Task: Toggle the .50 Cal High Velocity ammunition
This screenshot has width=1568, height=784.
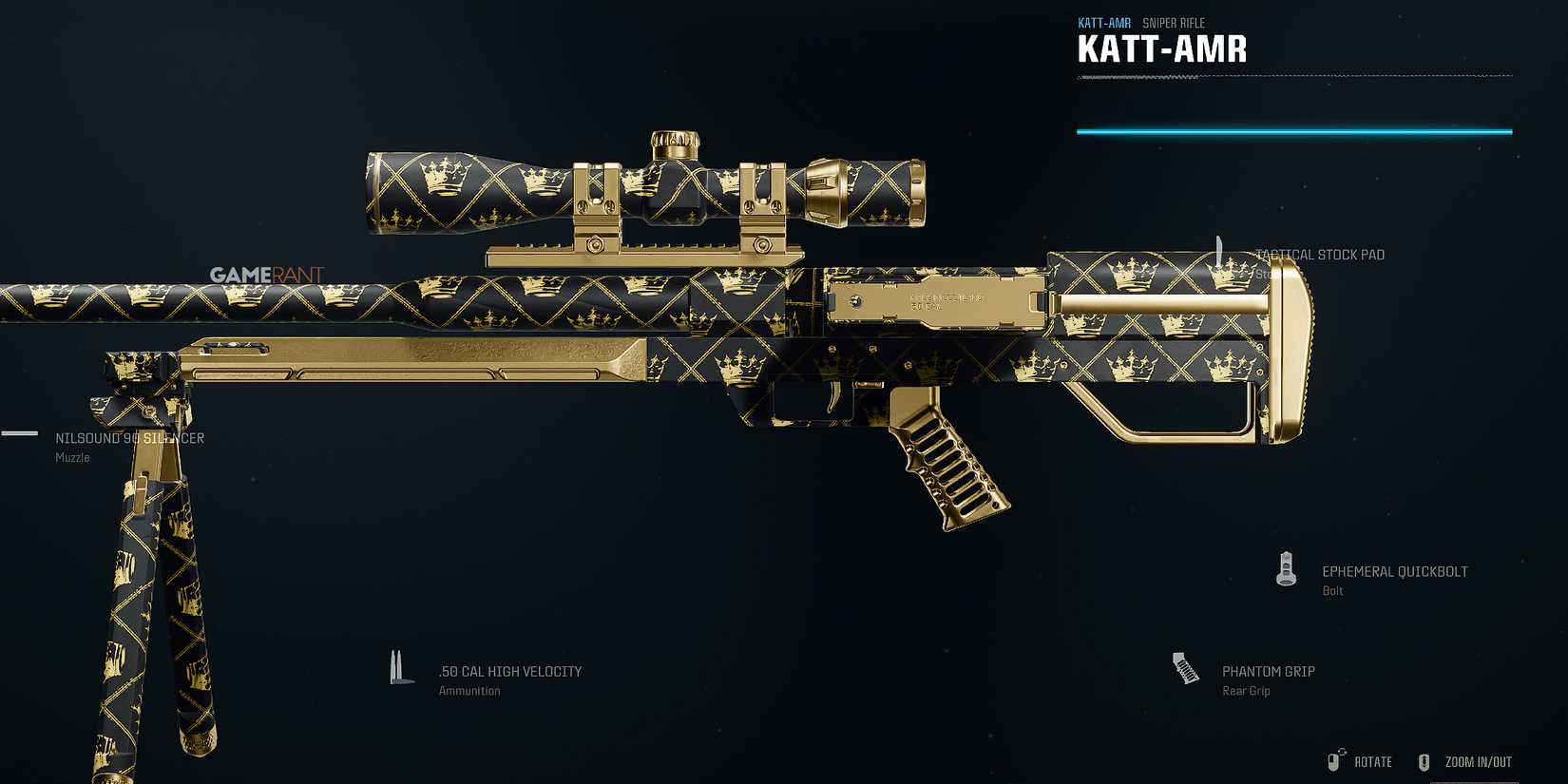Action: point(508,670)
